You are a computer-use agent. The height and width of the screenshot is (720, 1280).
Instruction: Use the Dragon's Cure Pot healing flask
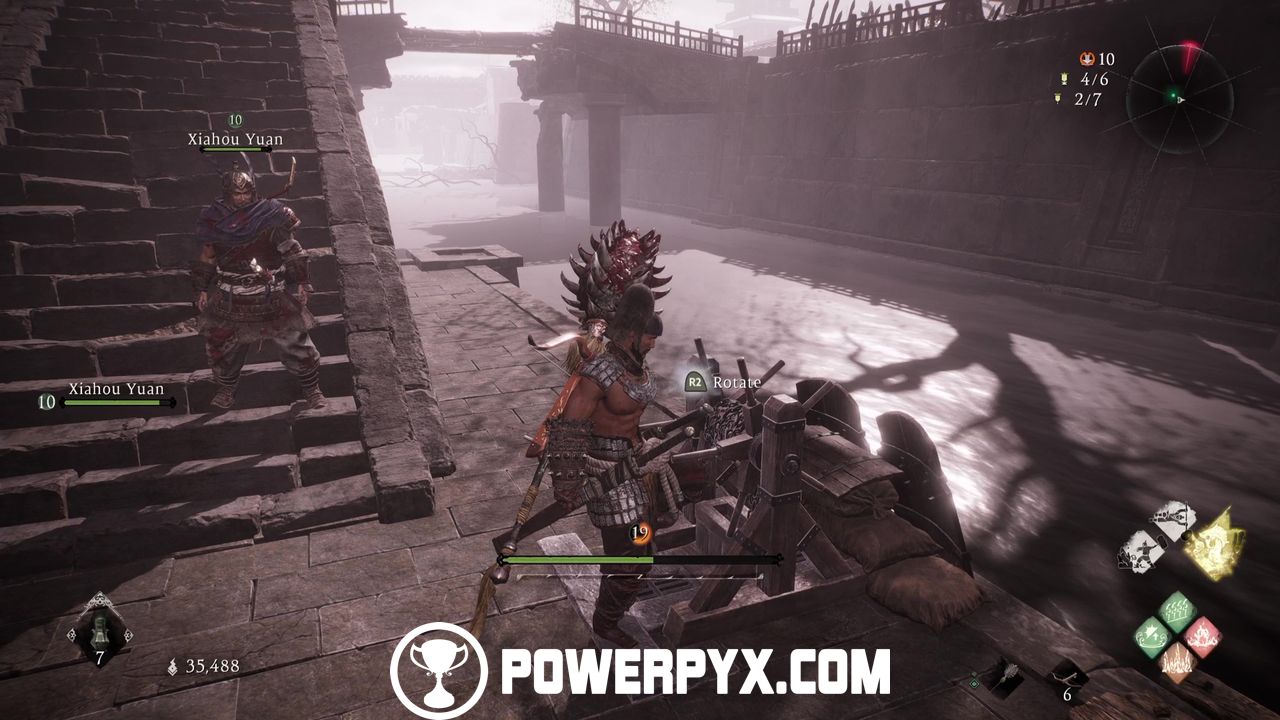101,631
